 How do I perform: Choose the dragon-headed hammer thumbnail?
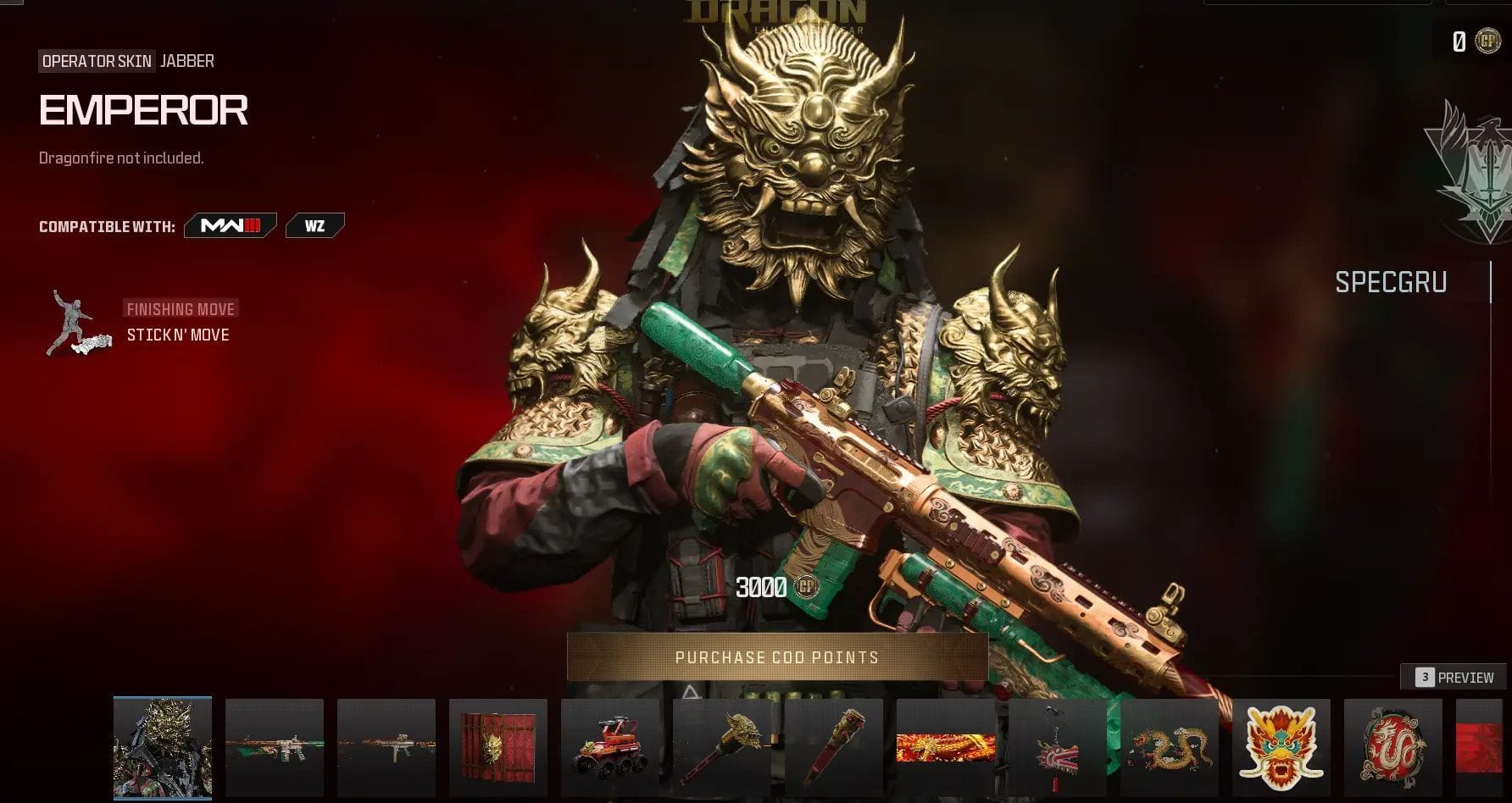[x=722, y=748]
